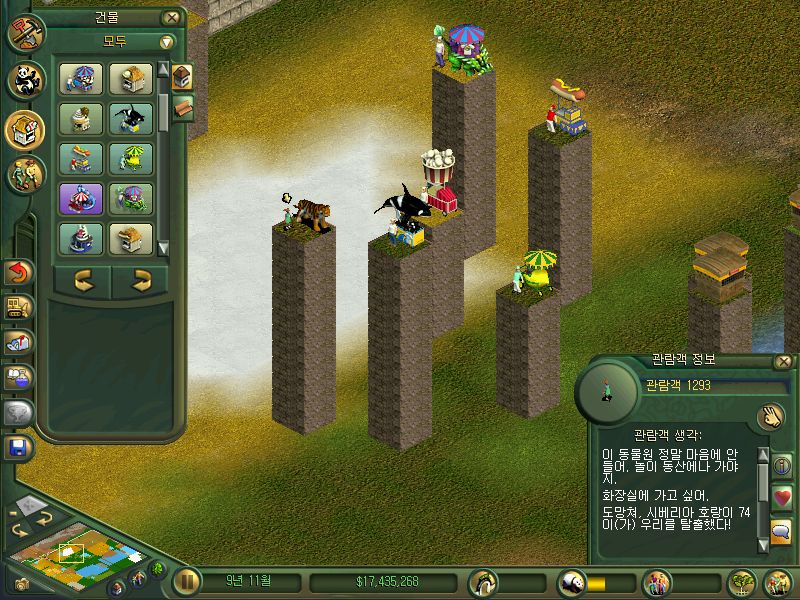800x600 pixels.
Task: Rotate building left with the arrow button
Action: click(83, 281)
